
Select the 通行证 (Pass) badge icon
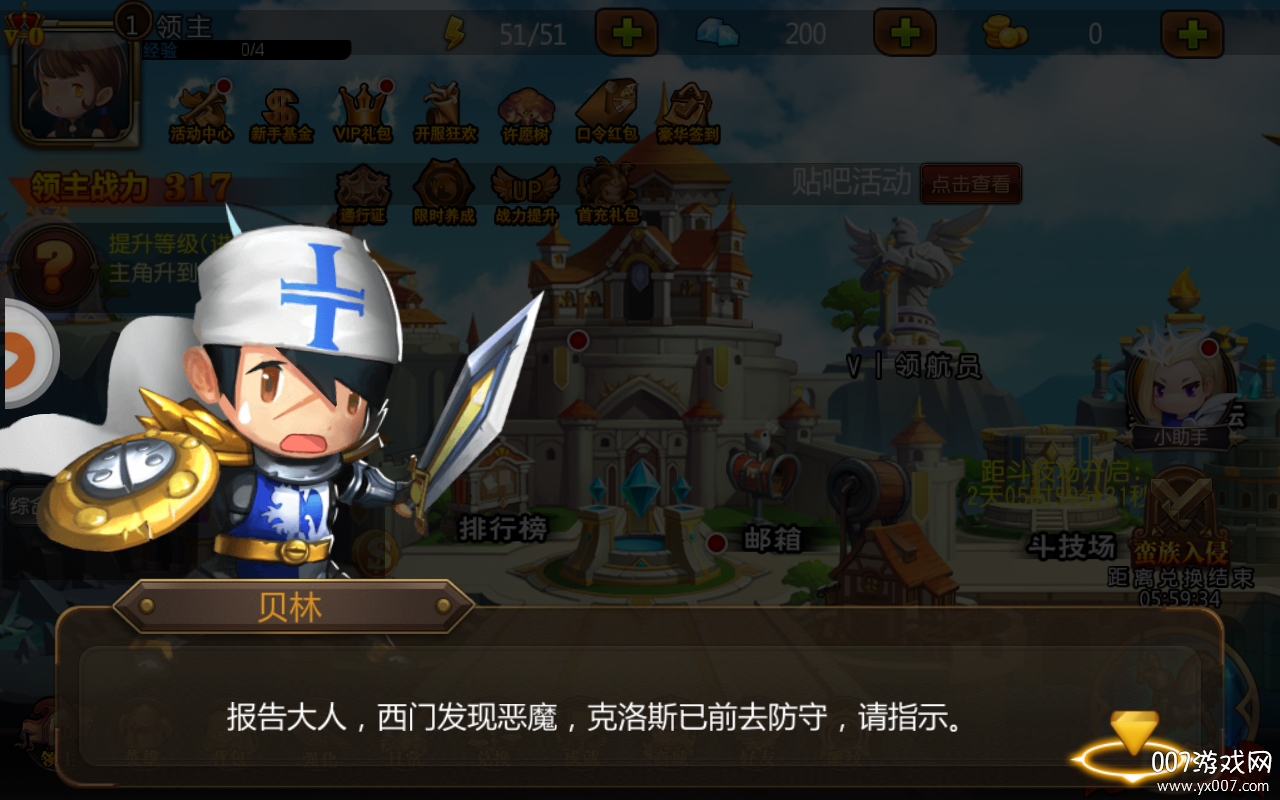point(362,190)
